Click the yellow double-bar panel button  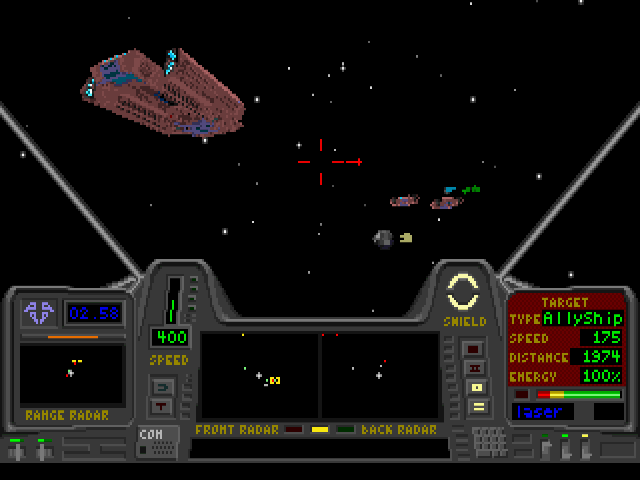click(x=476, y=407)
